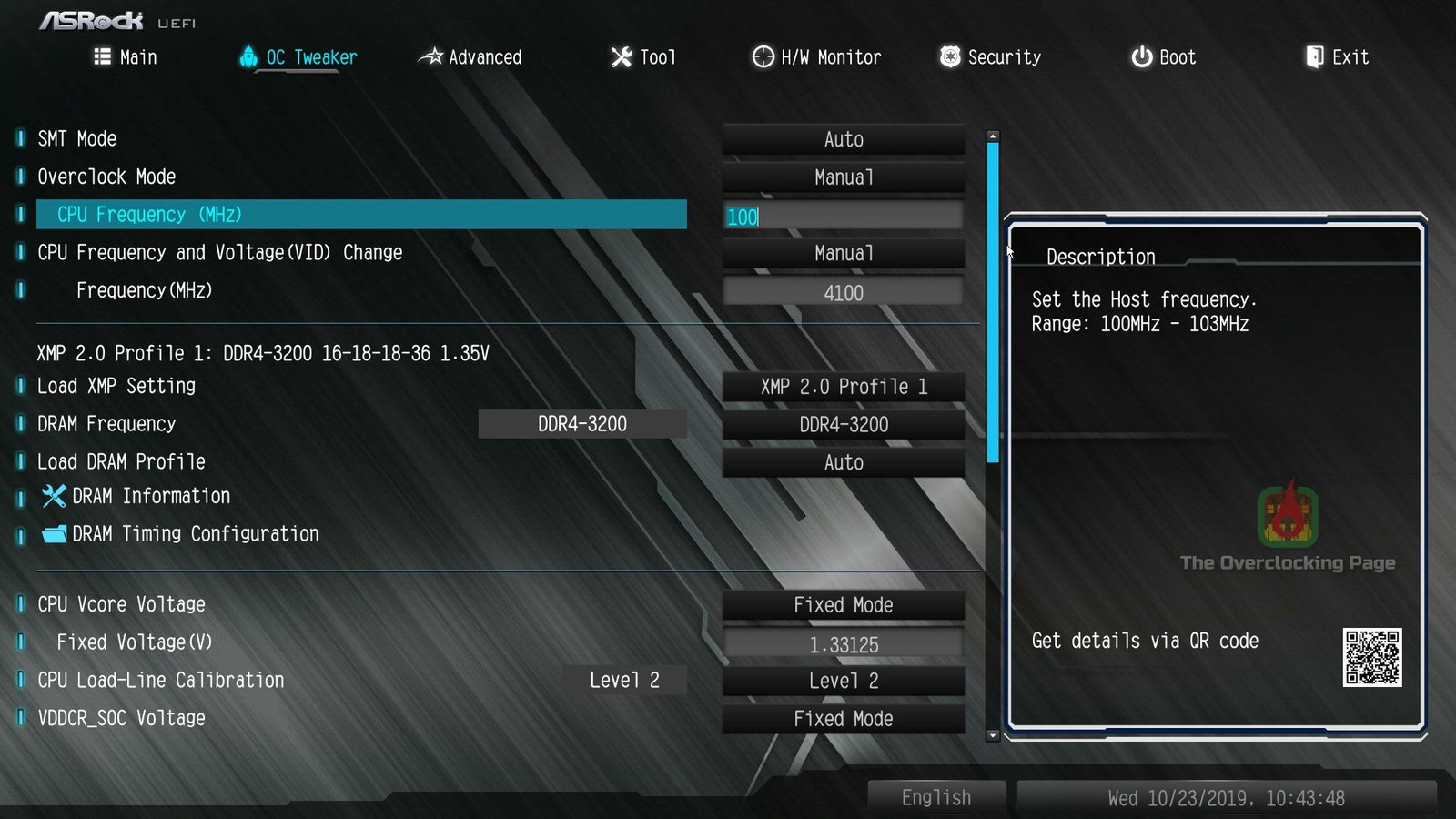Click the English language button

(x=936, y=796)
